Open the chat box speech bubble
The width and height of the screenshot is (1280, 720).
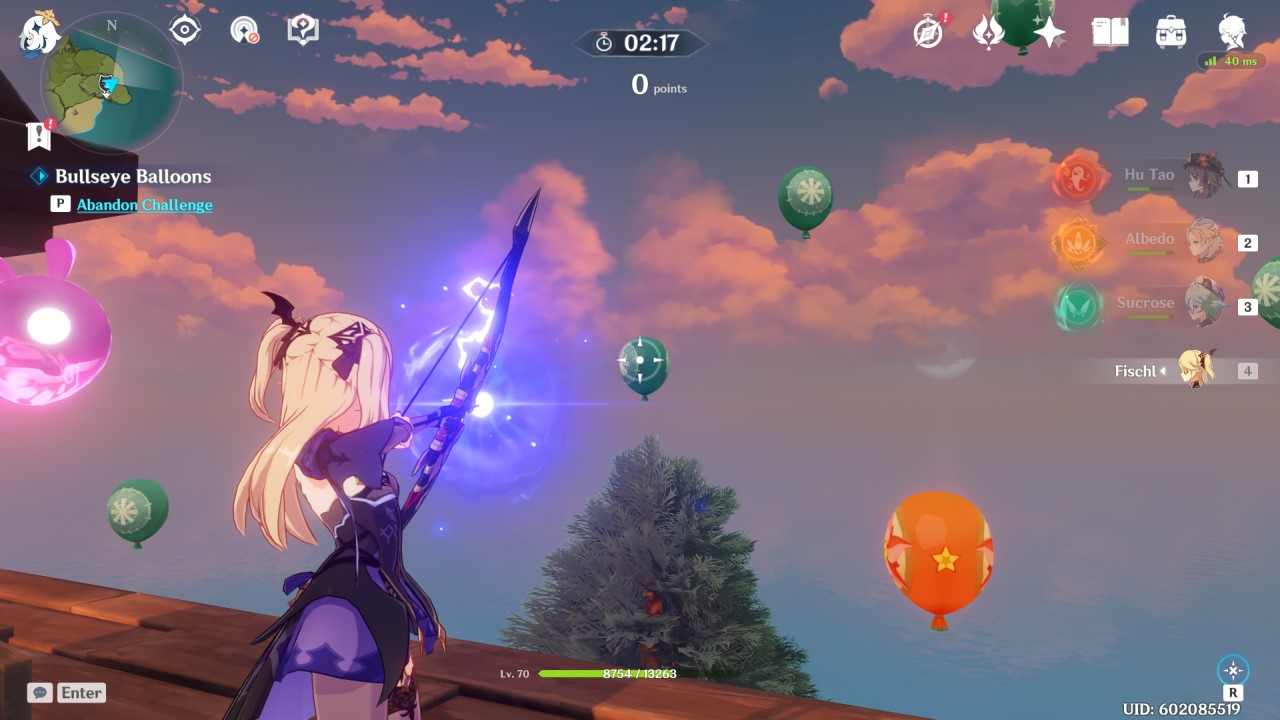point(40,692)
